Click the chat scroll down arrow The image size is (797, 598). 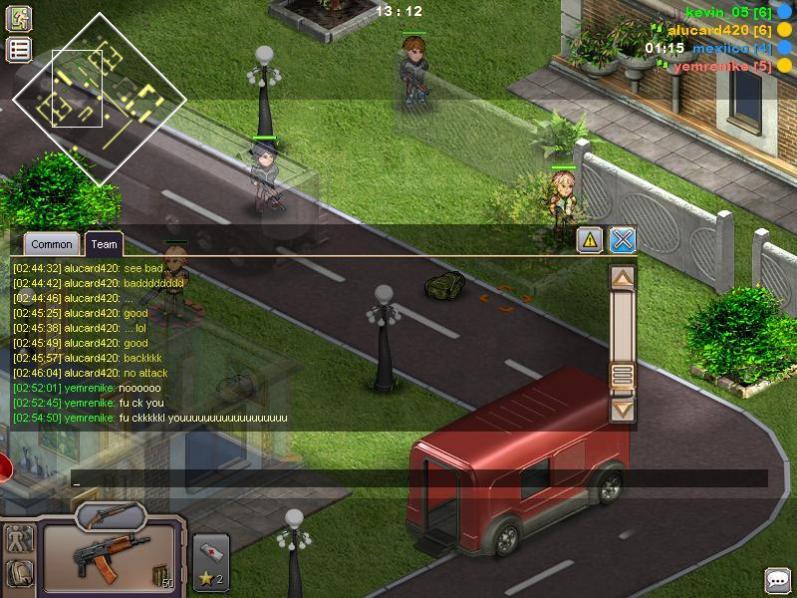point(622,408)
